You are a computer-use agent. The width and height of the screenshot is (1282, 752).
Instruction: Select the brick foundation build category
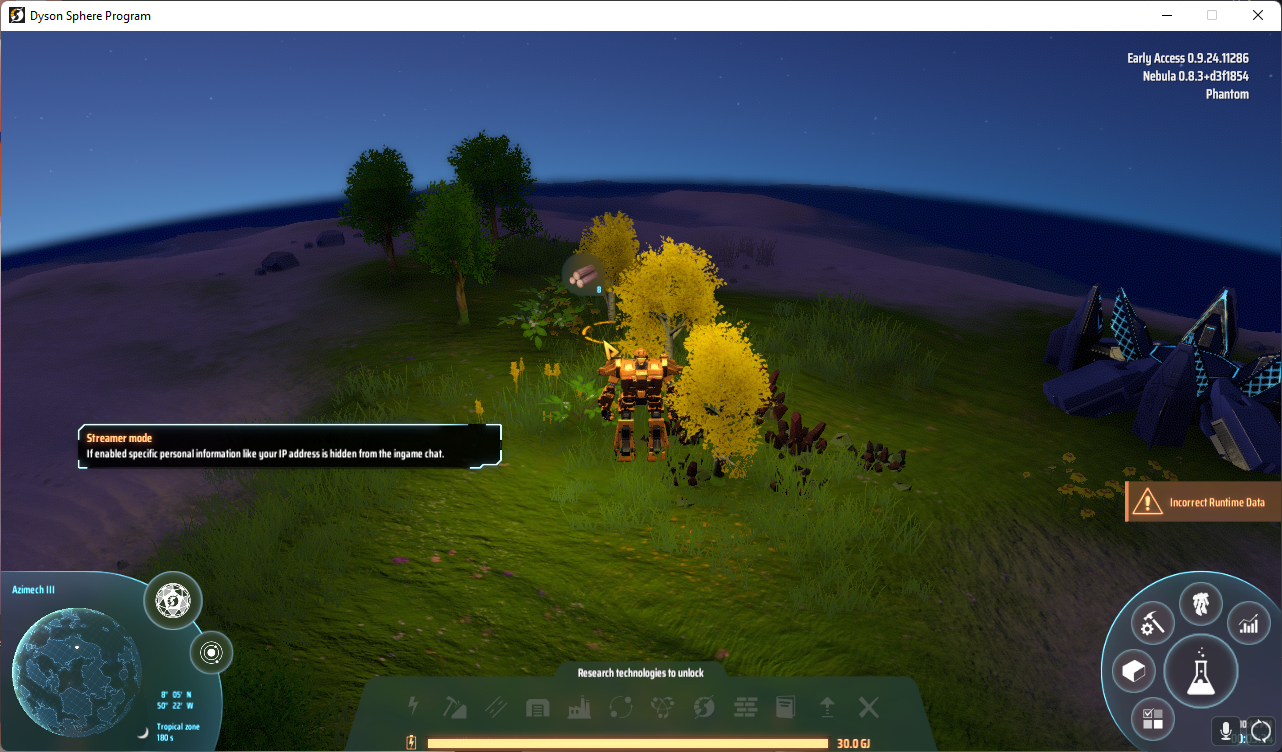tap(745, 708)
